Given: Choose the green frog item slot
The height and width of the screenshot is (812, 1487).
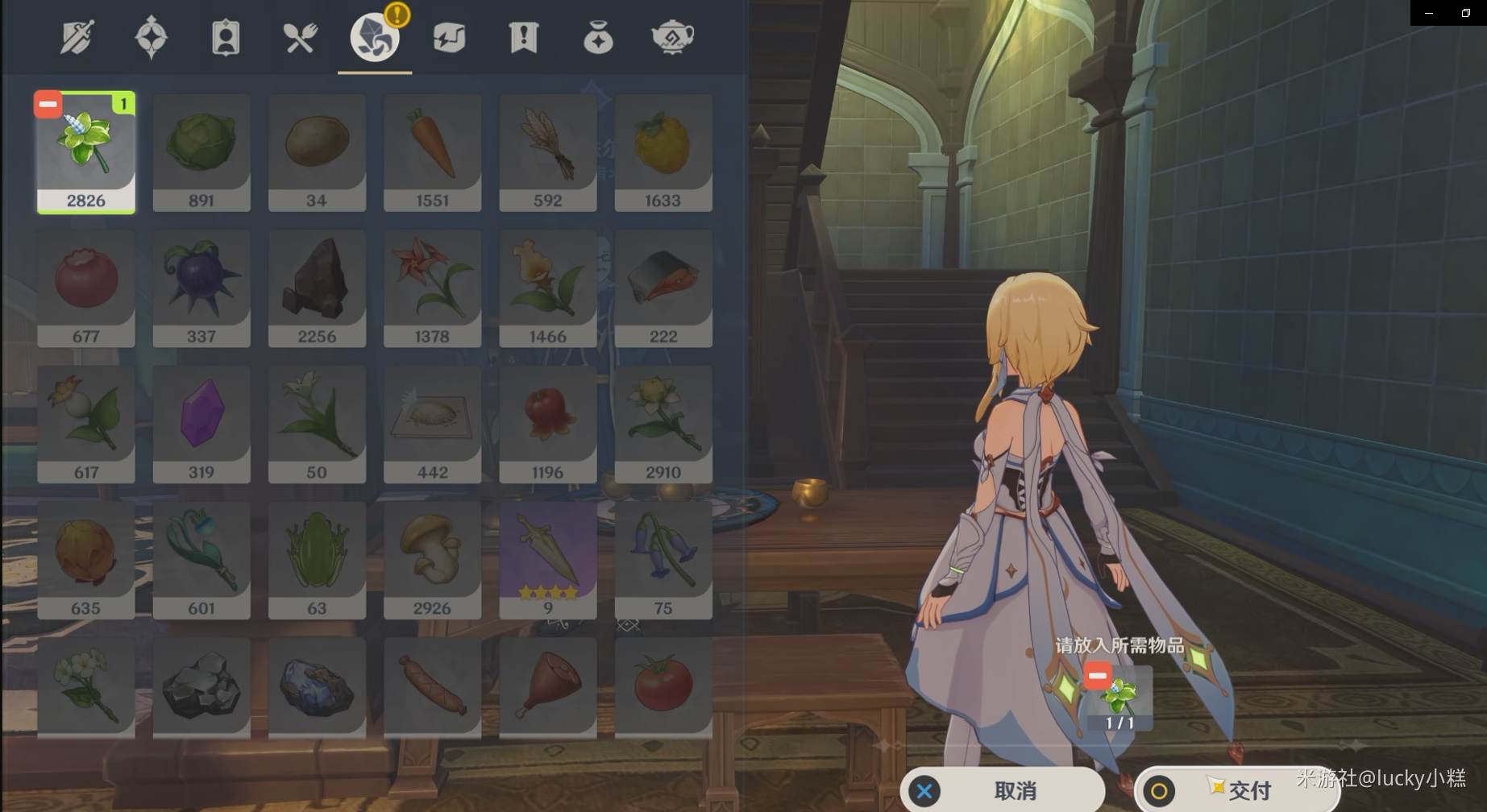Looking at the screenshot, I should [x=317, y=560].
